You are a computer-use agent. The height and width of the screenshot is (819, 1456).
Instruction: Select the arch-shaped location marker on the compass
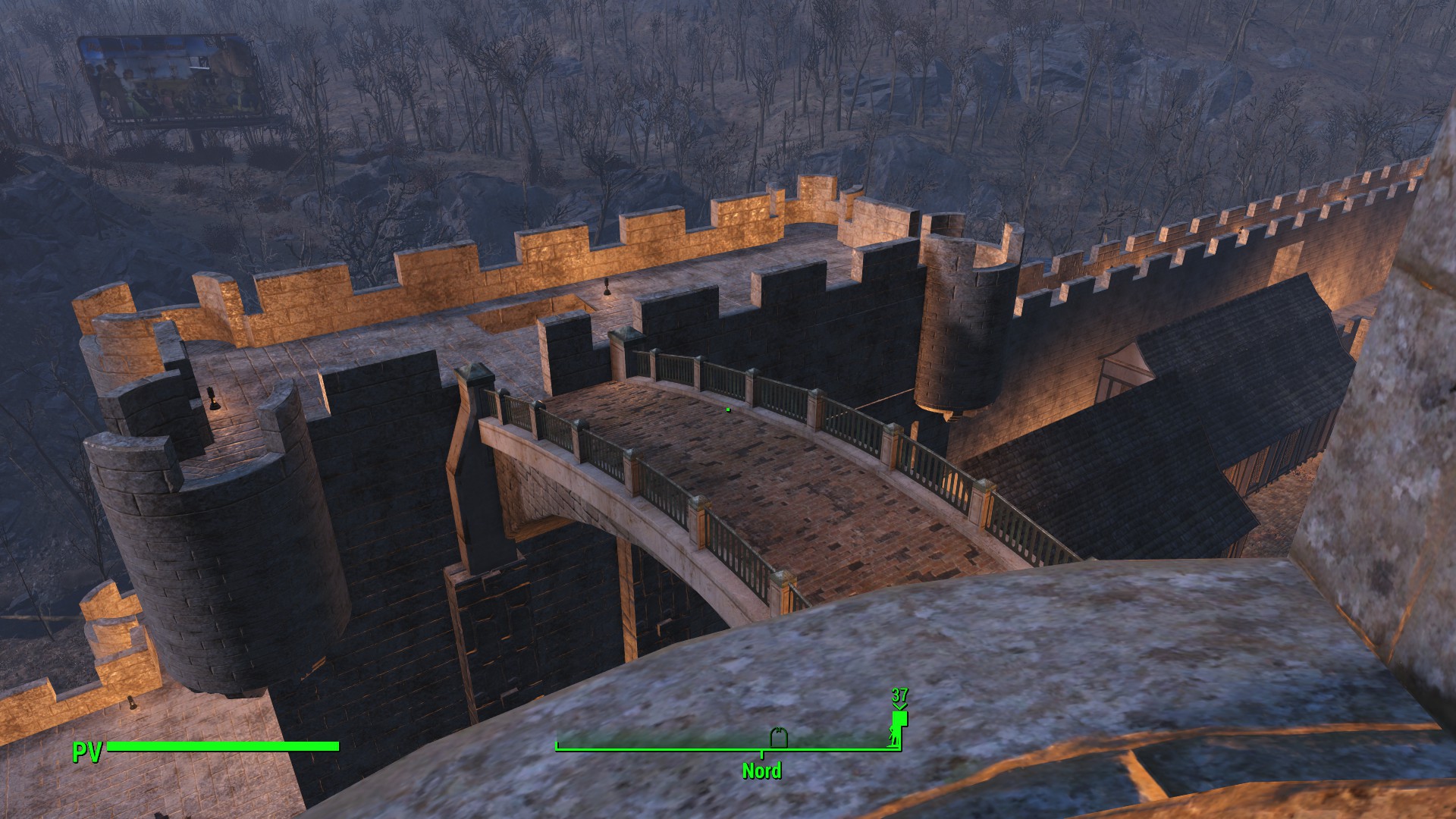[x=779, y=738]
